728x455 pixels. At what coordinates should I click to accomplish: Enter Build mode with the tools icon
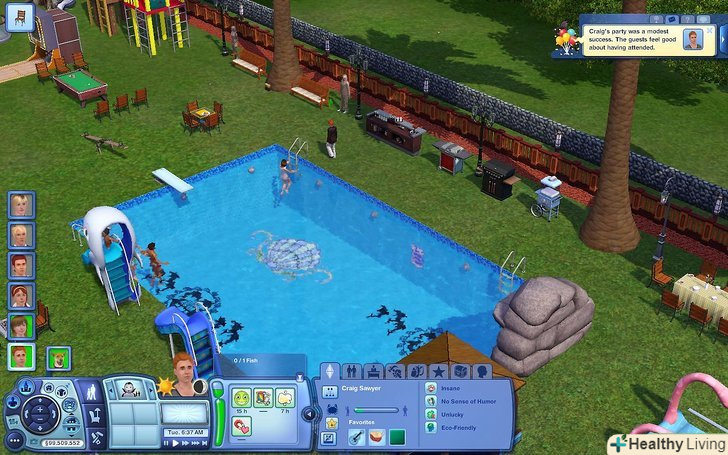pyautogui.click(x=98, y=437)
